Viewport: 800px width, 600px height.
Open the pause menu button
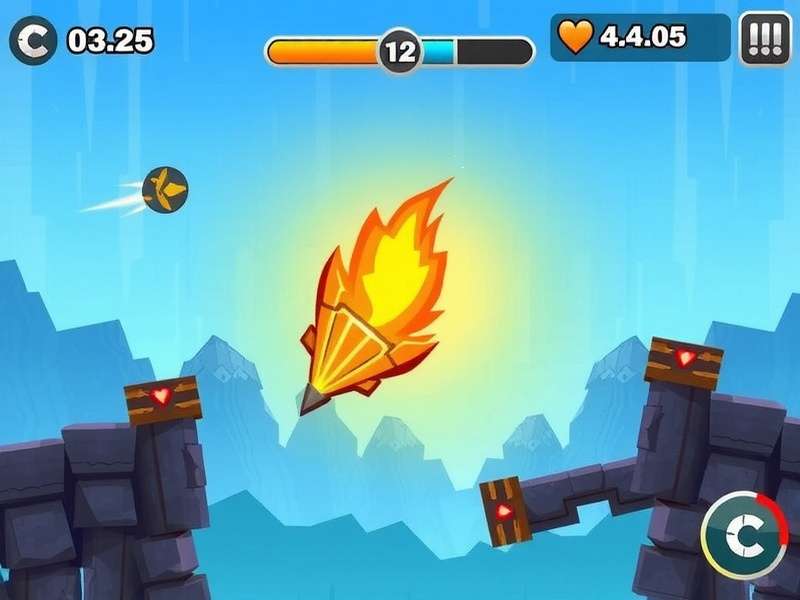pyautogui.click(x=765, y=39)
